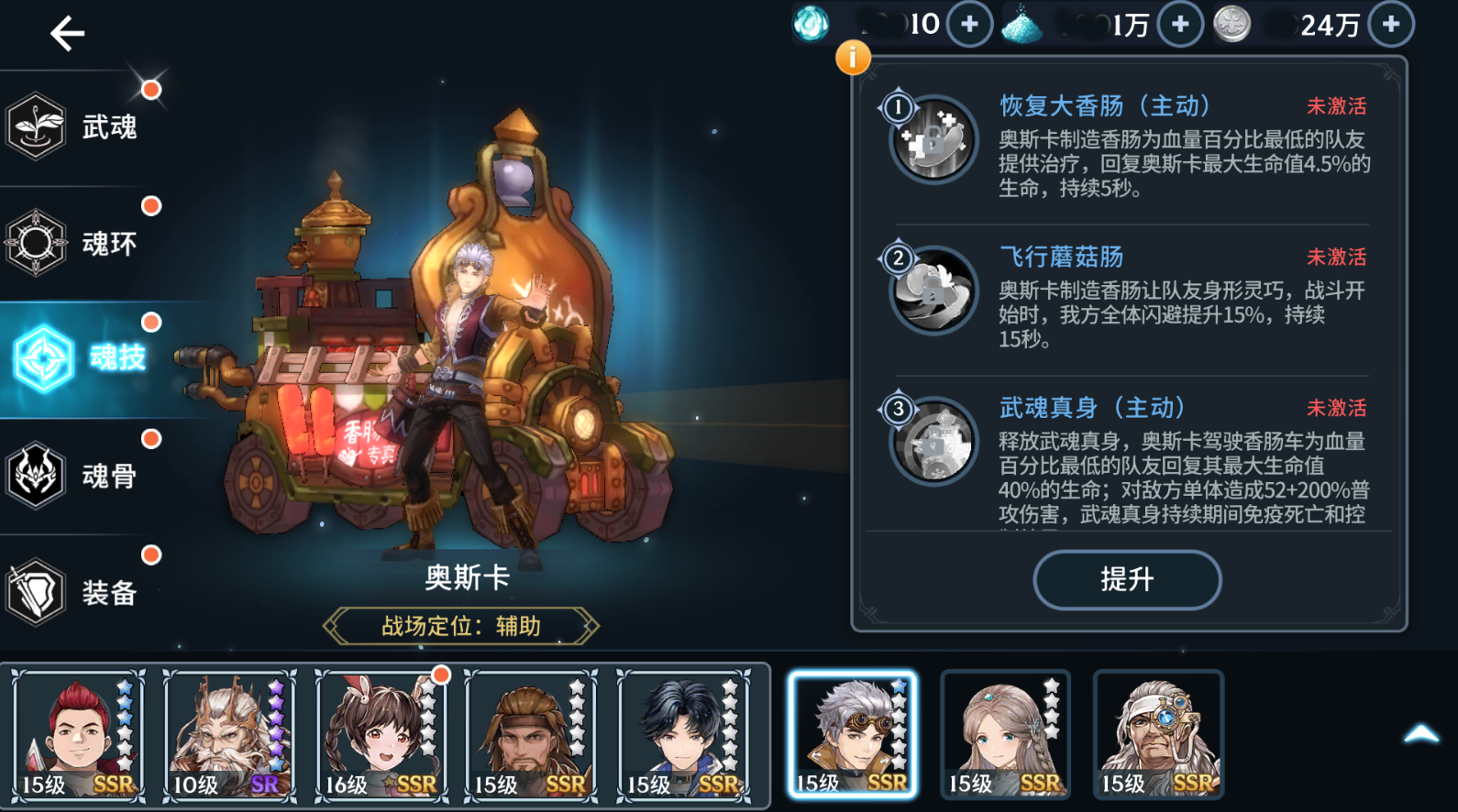
Task: Go back with the arrow button
Action: (67, 34)
